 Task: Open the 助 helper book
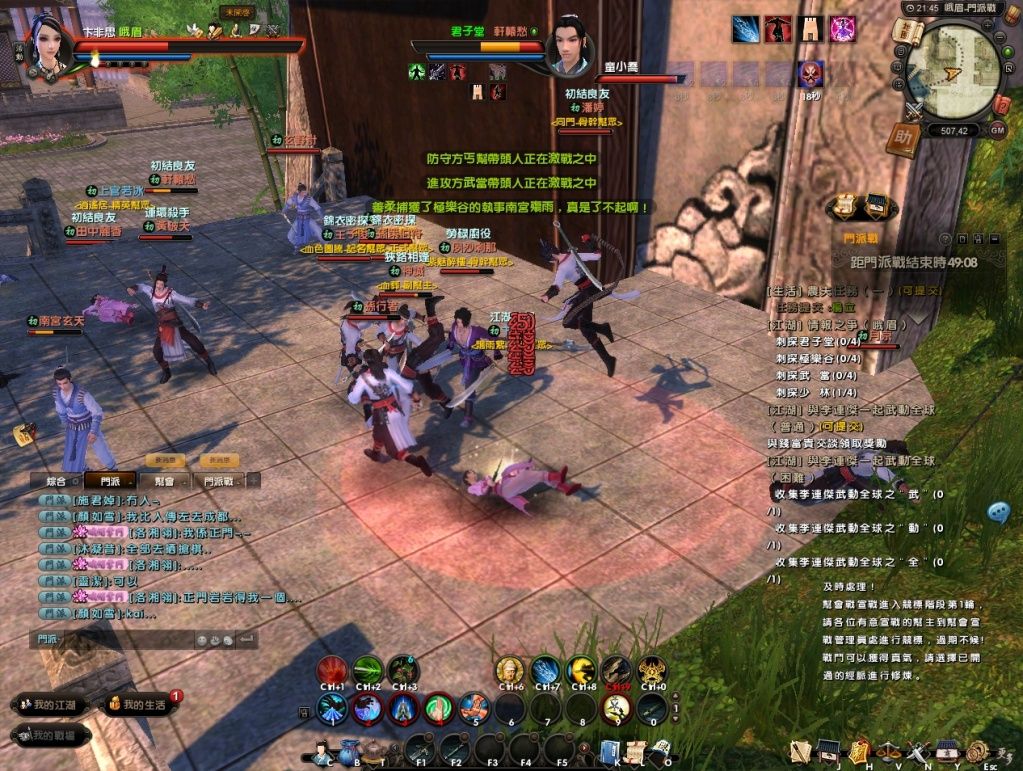point(903,139)
